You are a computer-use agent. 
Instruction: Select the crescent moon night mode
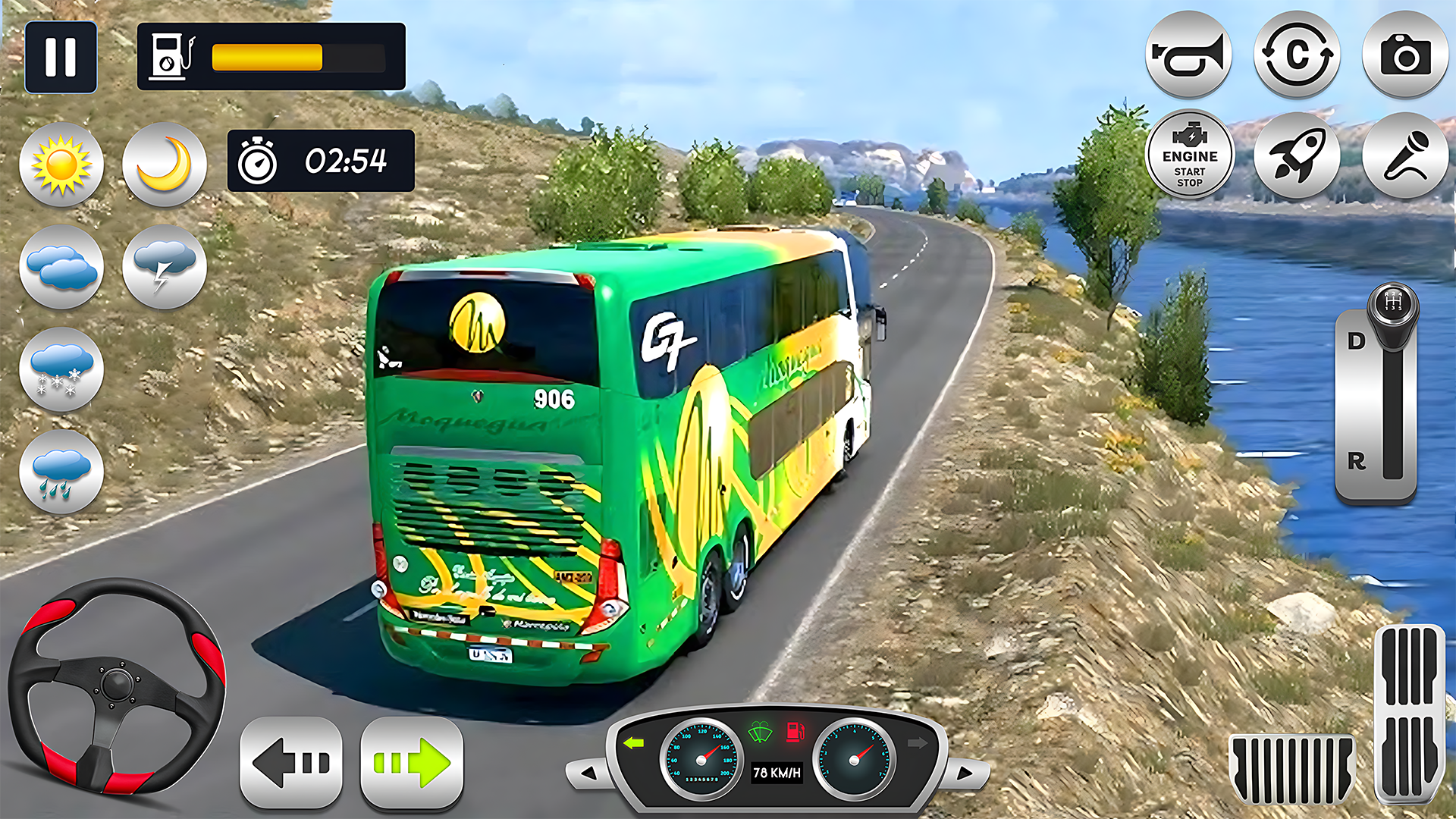pos(165,165)
